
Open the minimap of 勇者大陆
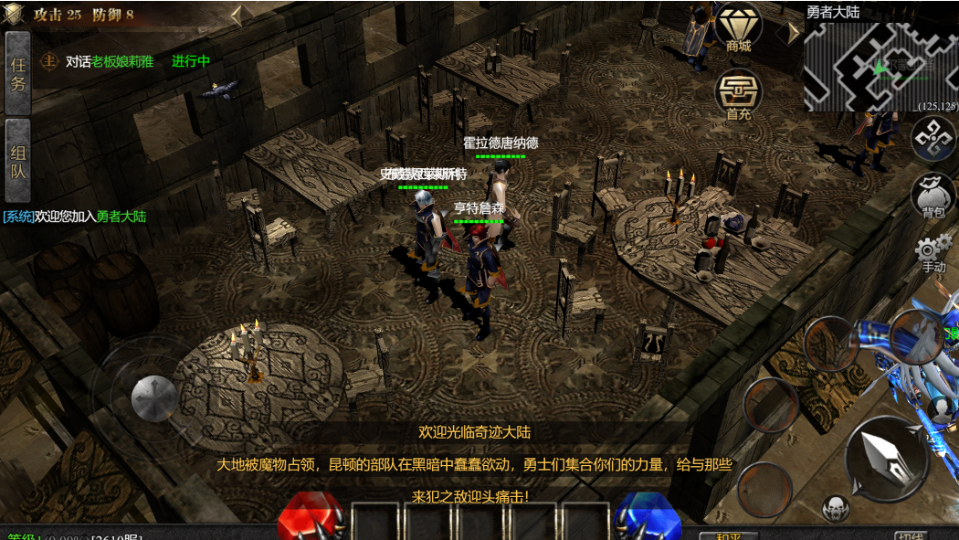click(880, 66)
